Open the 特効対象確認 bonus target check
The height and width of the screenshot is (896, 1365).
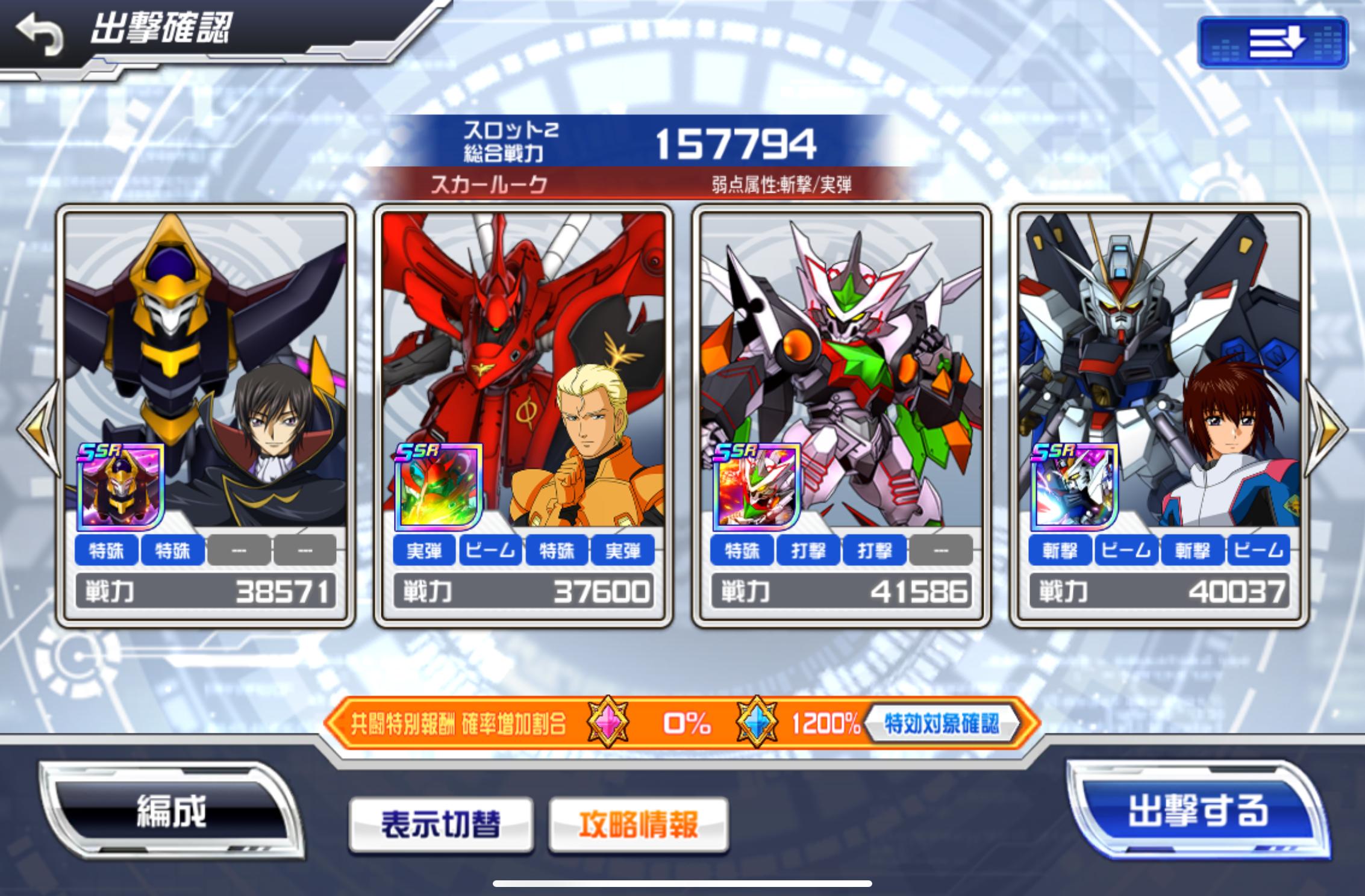[941, 723]
